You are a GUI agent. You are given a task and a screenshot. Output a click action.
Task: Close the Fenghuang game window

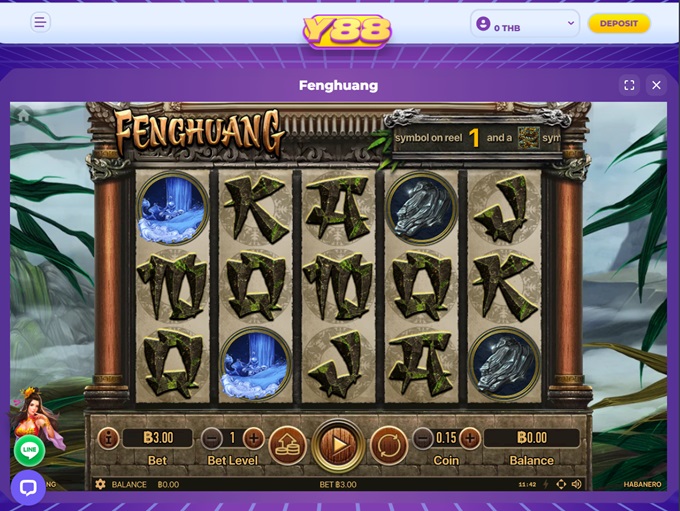(656, 85)
